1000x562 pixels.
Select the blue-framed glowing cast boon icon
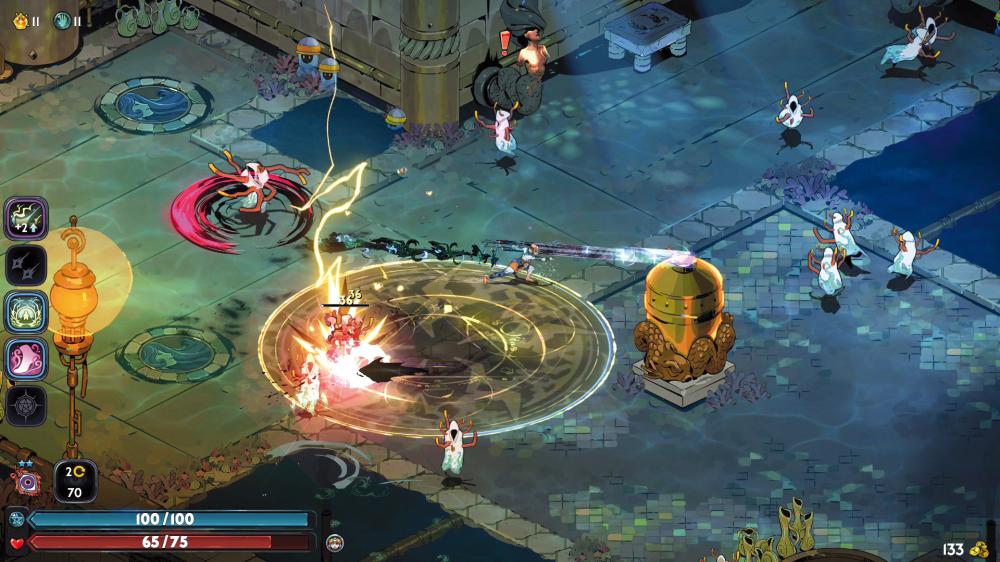[26, 311]
